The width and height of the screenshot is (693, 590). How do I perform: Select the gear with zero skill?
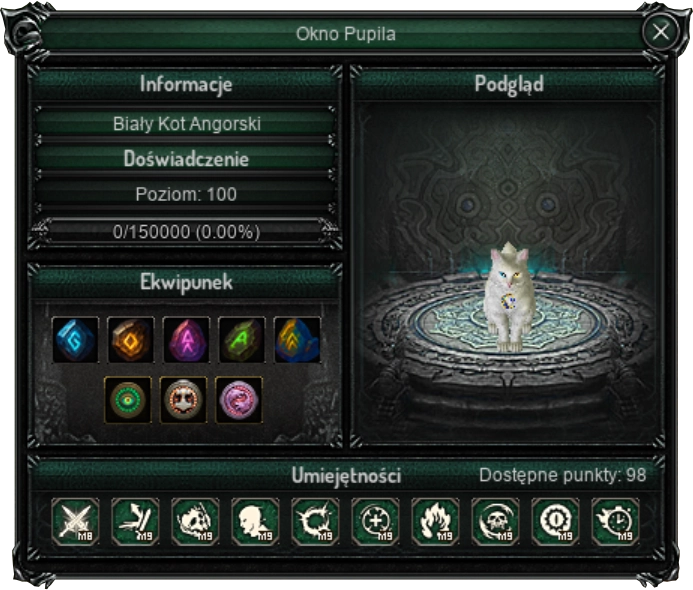pyautogui.click(x=556, y=521)
